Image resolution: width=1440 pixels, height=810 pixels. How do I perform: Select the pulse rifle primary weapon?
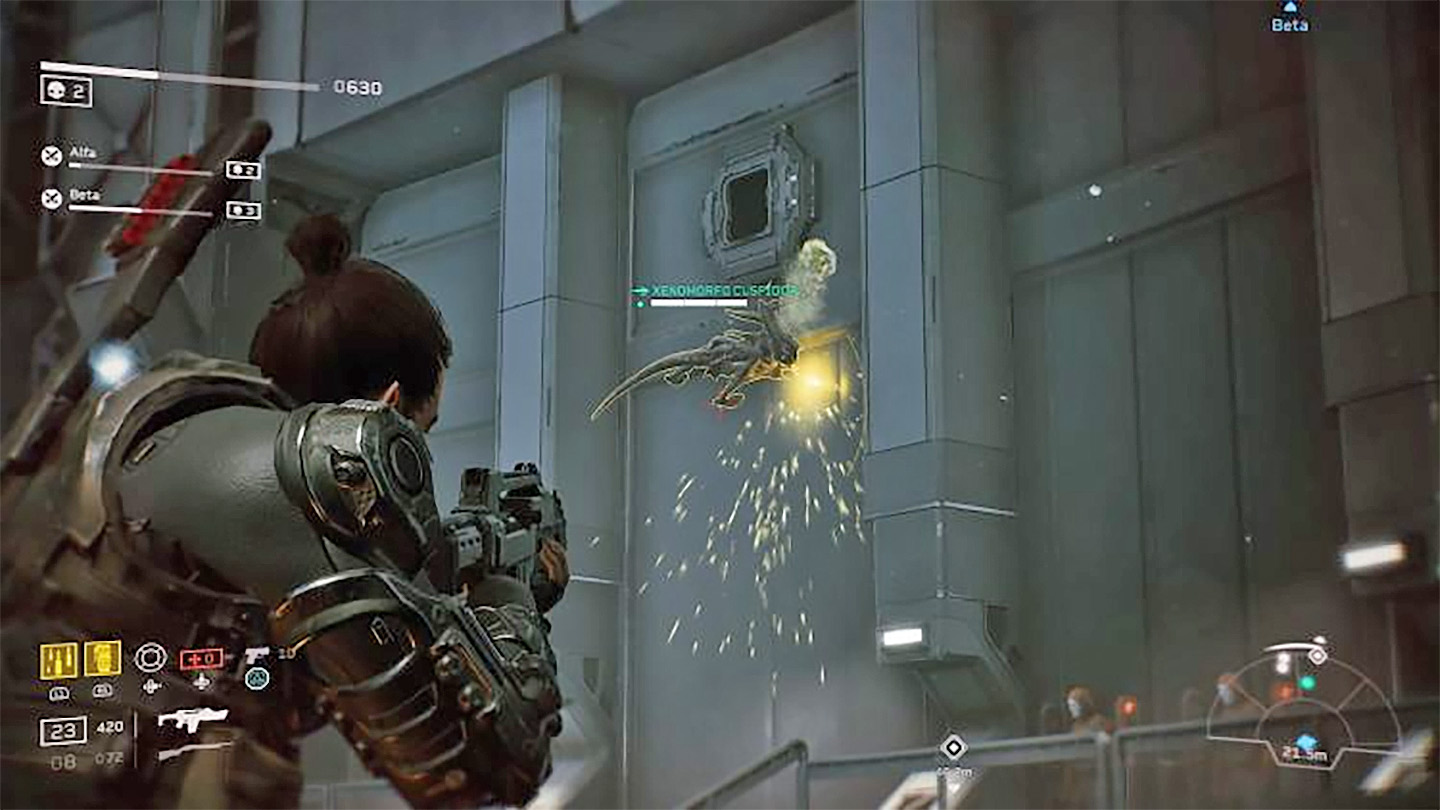pyautogui.click(x=193, y=719)
